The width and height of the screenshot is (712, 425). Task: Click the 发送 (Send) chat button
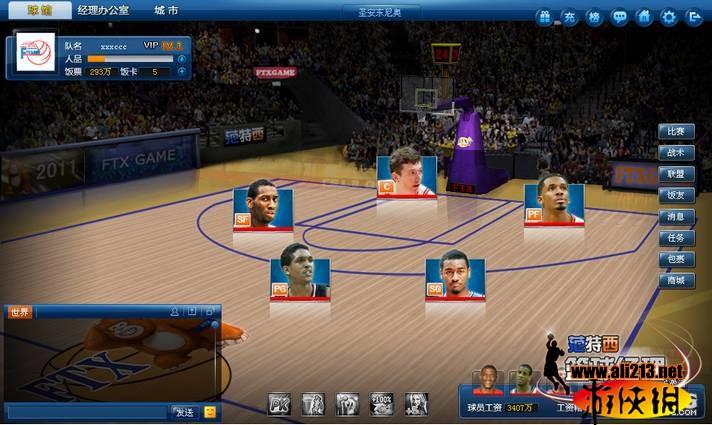point(184,412)
